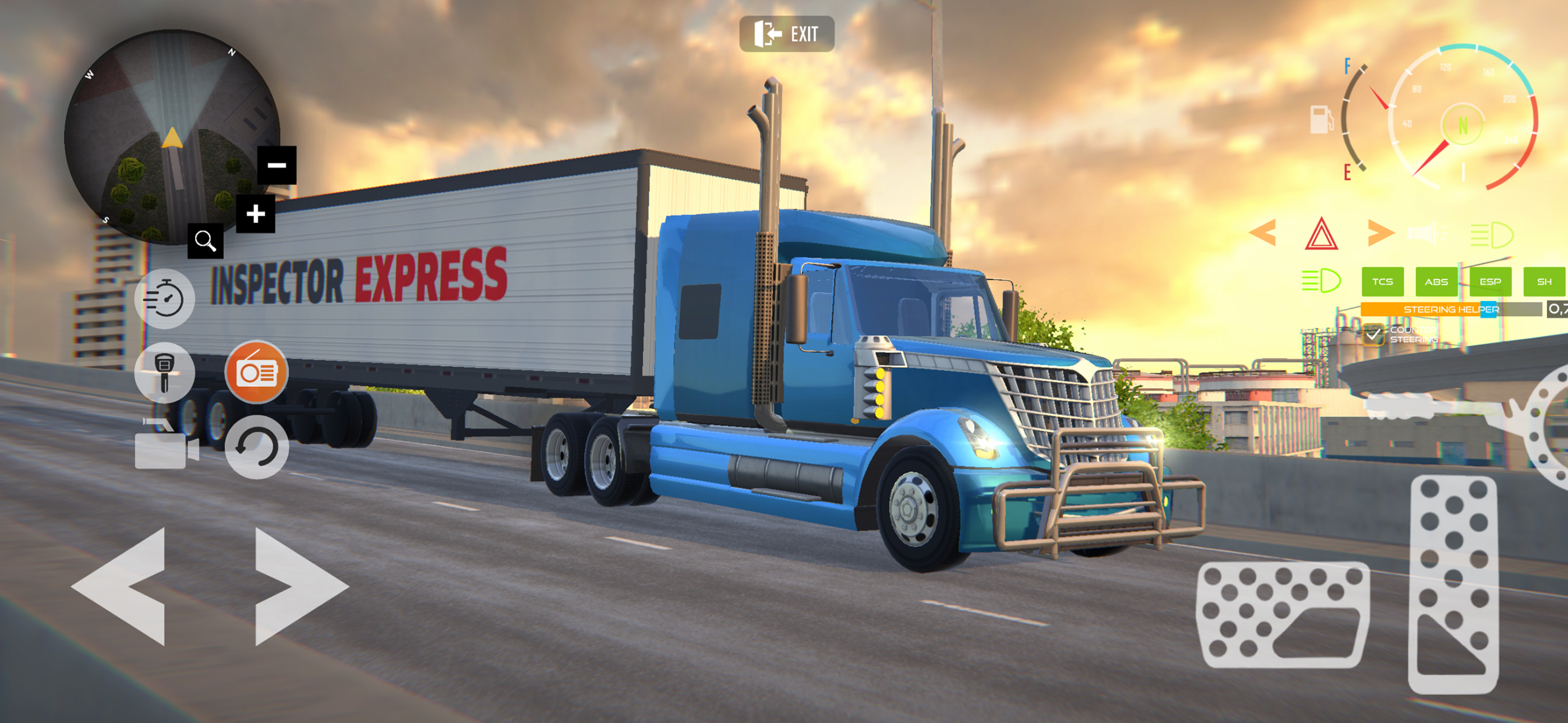Uncheck the Counter Steering checkbox
The image size is (1568, 723).
coord(1373,336)
